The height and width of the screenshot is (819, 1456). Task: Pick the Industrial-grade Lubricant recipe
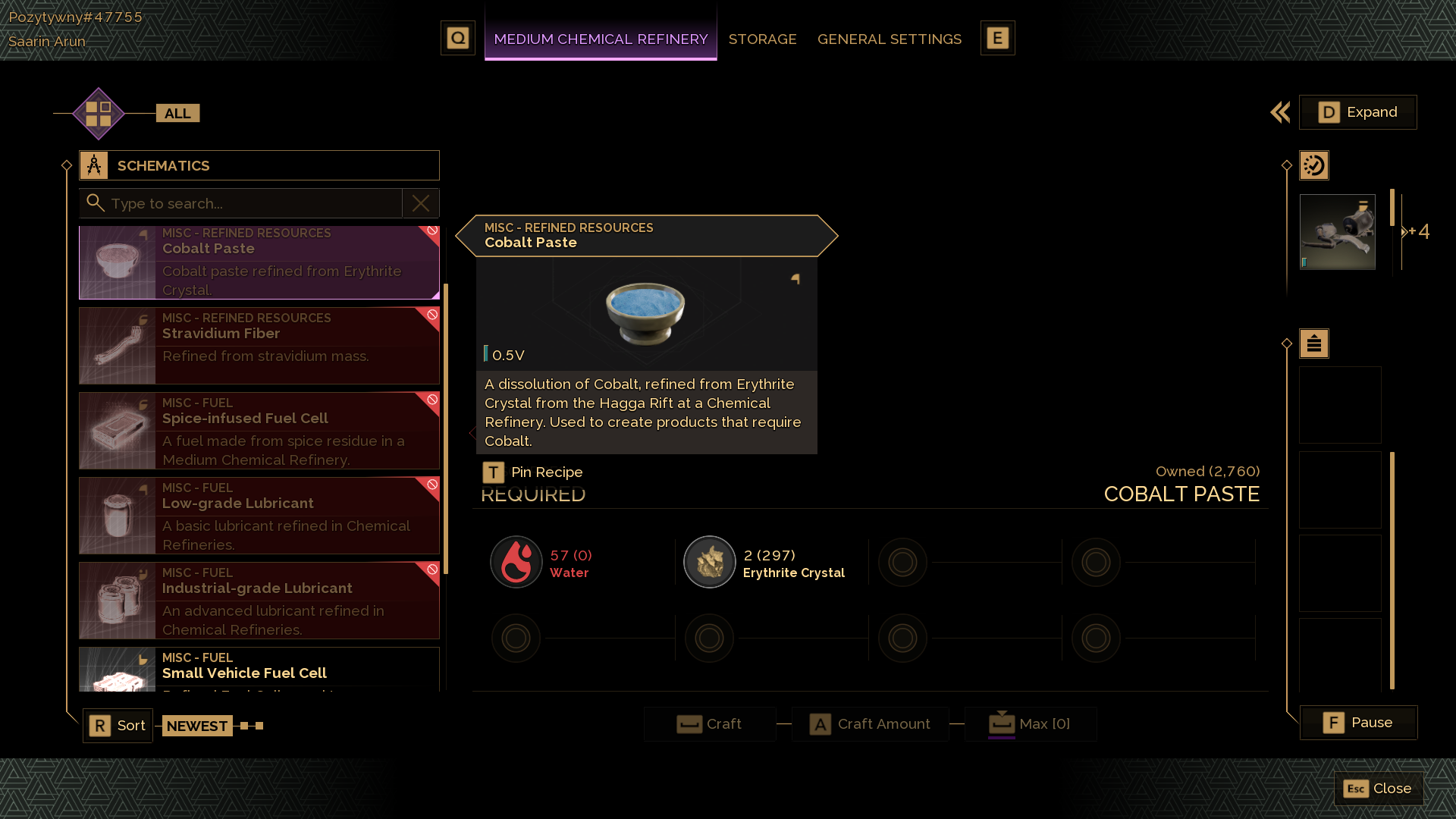tap(259, 600)
